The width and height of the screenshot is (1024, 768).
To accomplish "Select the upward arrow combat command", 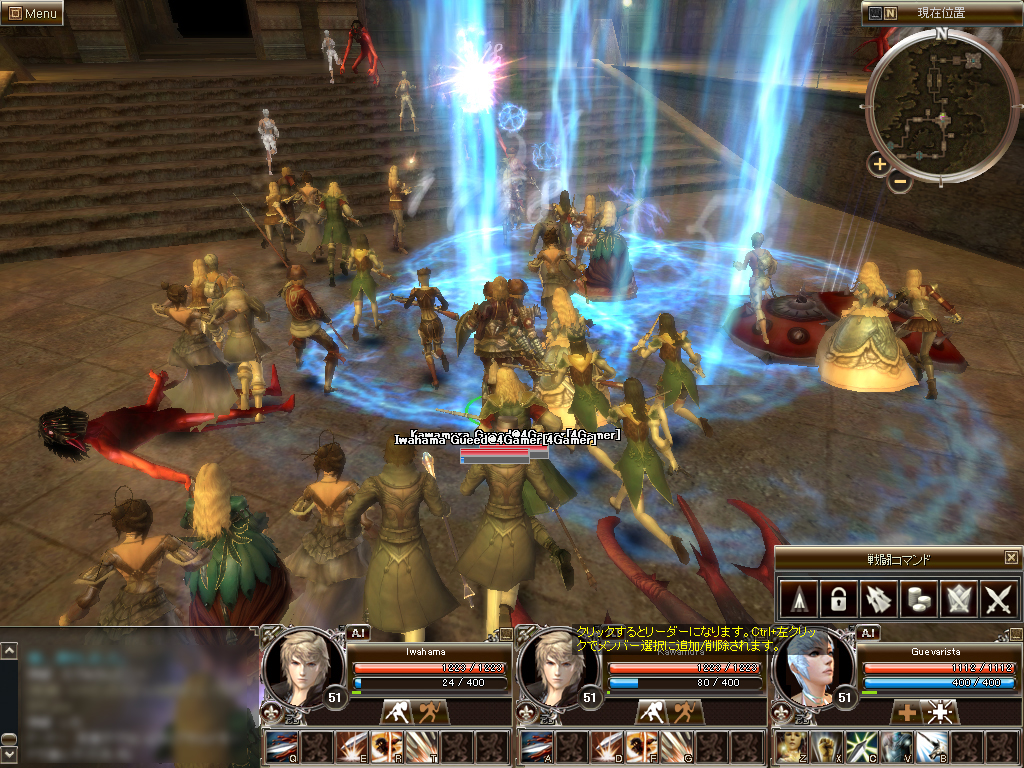I will tap(797, 598).
